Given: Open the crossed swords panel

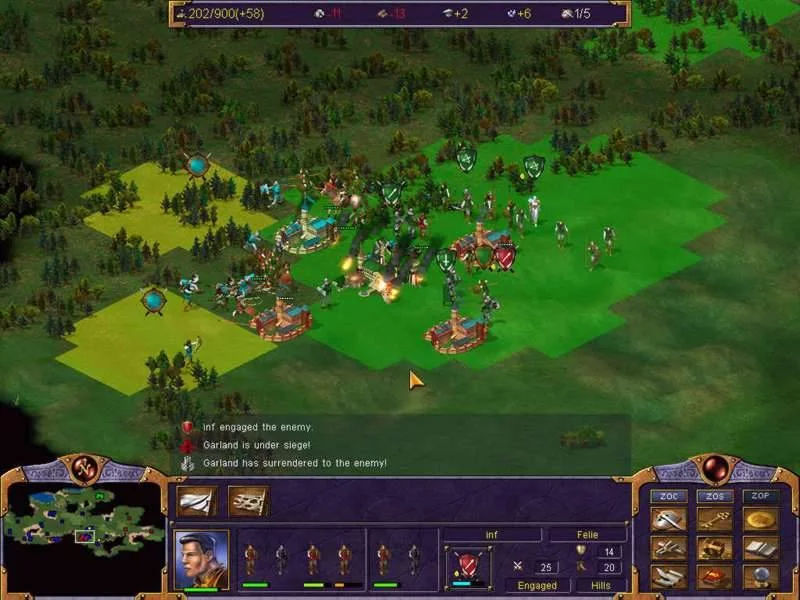Looking at the screenshot, I should 668,548.
